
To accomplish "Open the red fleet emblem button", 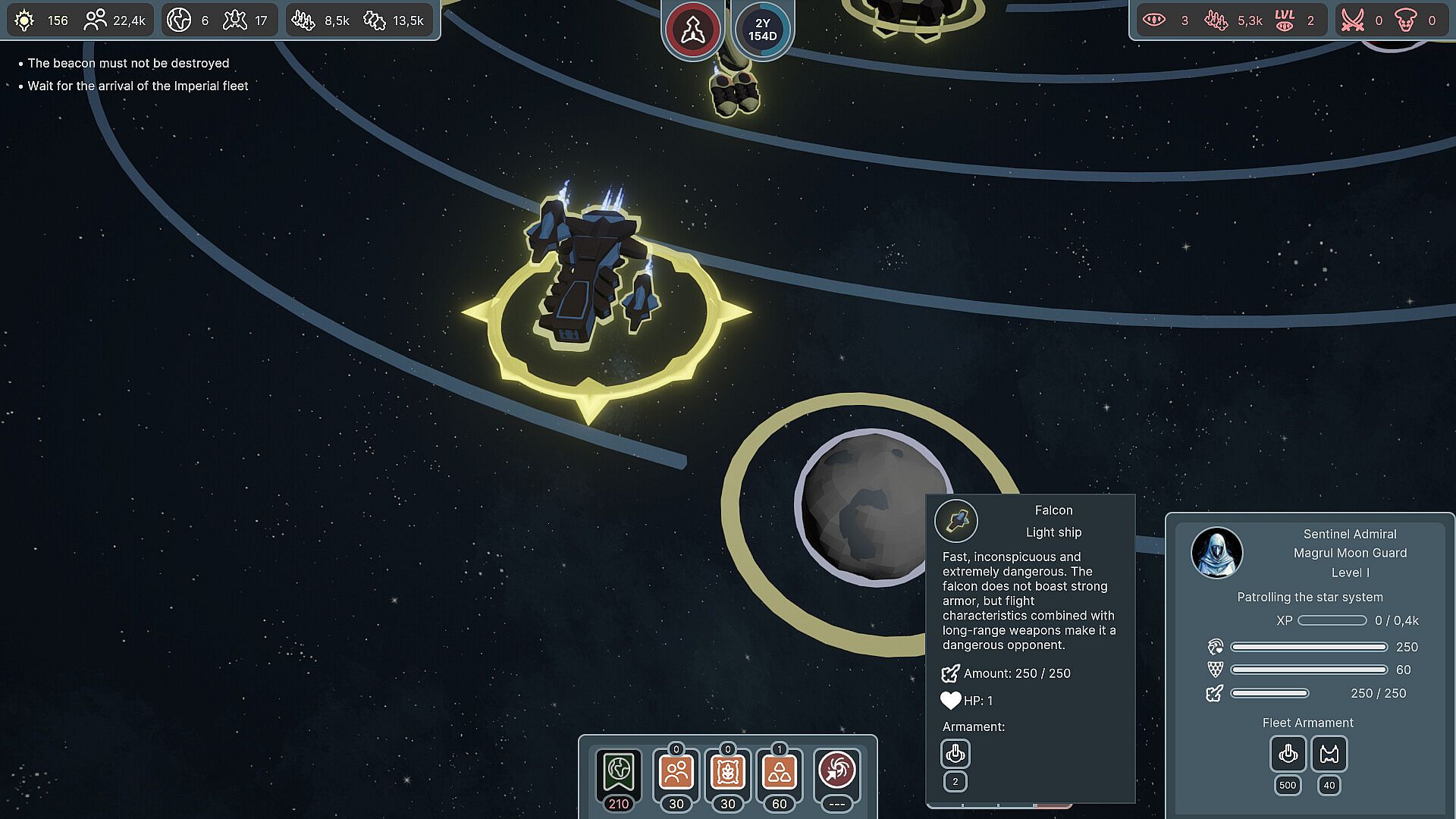I will pos(692,30).
